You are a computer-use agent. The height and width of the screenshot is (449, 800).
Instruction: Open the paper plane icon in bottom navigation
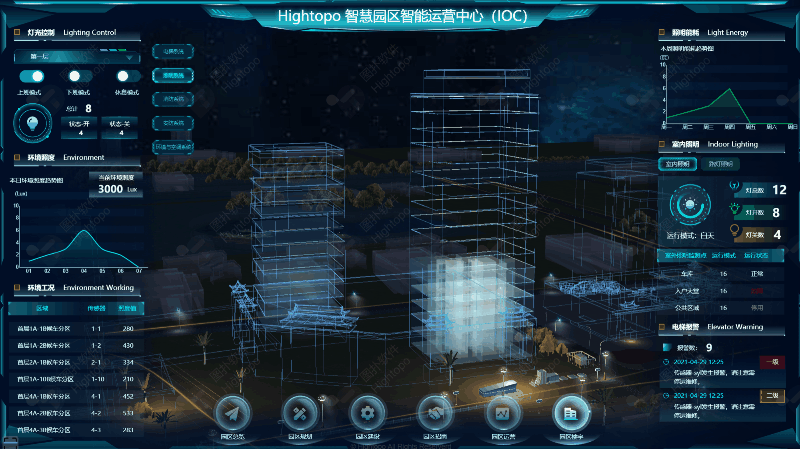pos(232,413)
